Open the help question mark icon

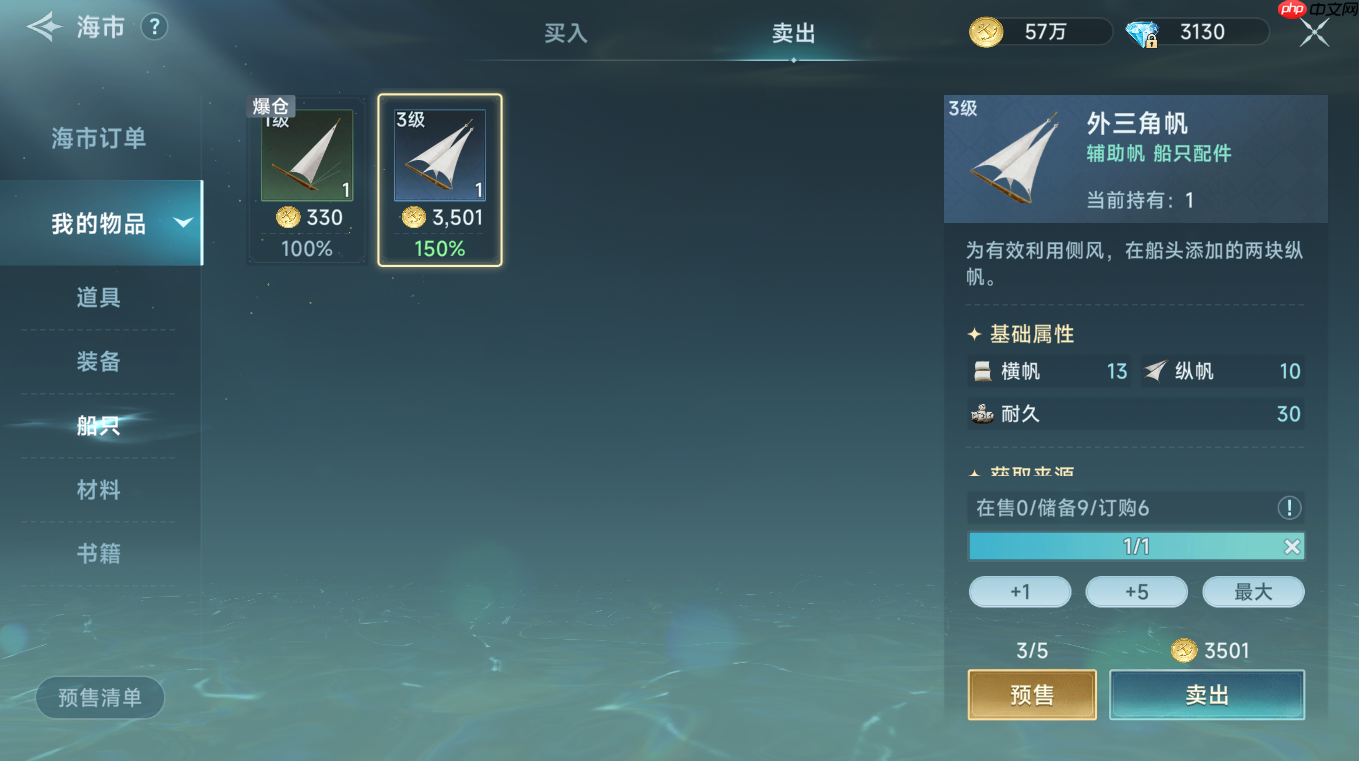153,27
